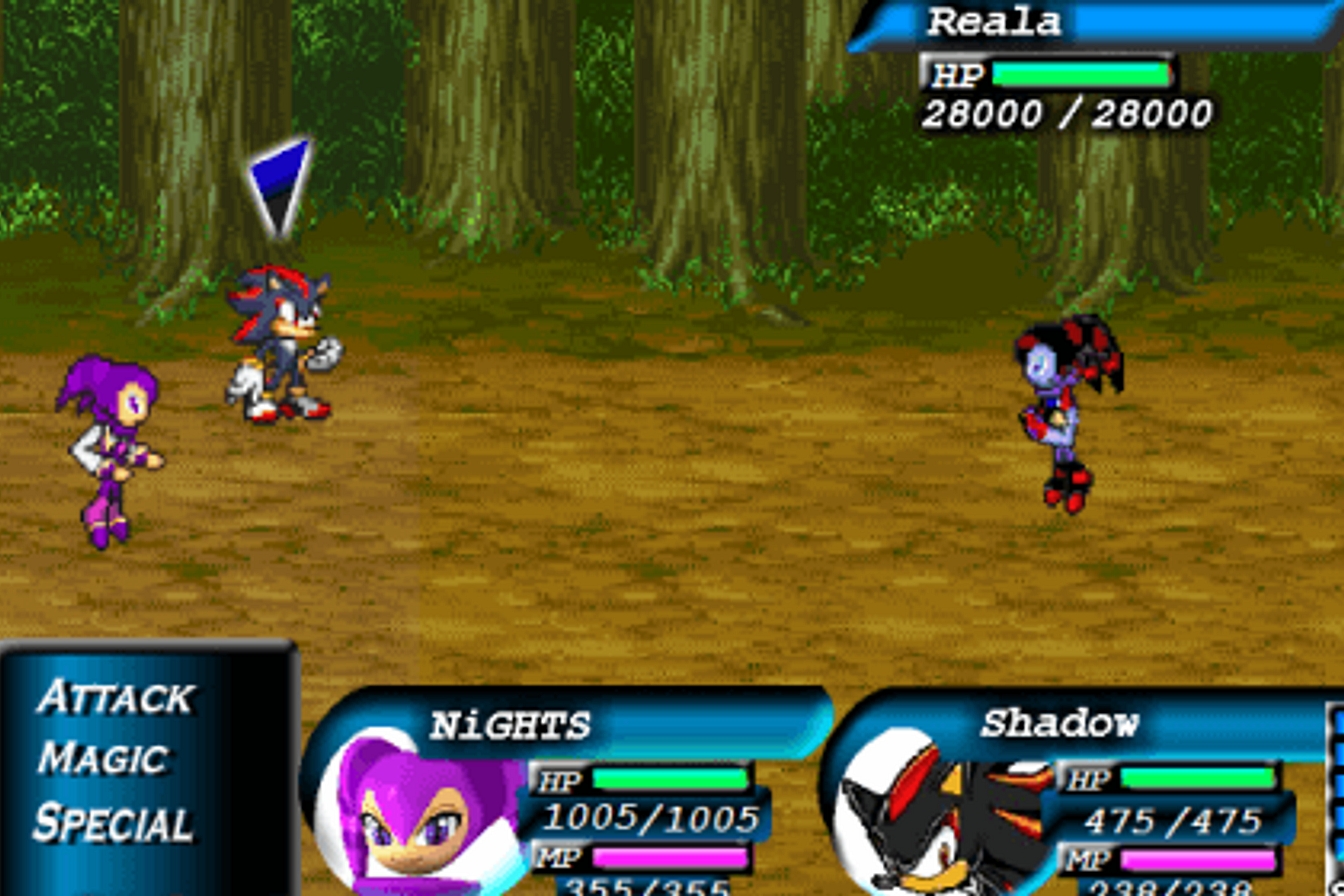The image size is (1344, 896).
Task: Click Reala's green HP bar
Action: pyautogui.click(x=1080, y=73)
